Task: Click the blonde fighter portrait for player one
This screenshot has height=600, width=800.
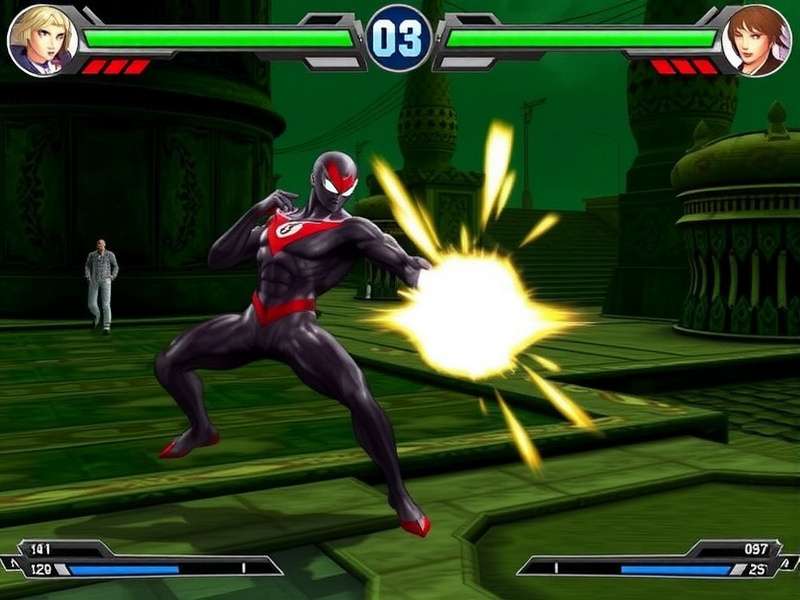Action: [x=42, y=40]
